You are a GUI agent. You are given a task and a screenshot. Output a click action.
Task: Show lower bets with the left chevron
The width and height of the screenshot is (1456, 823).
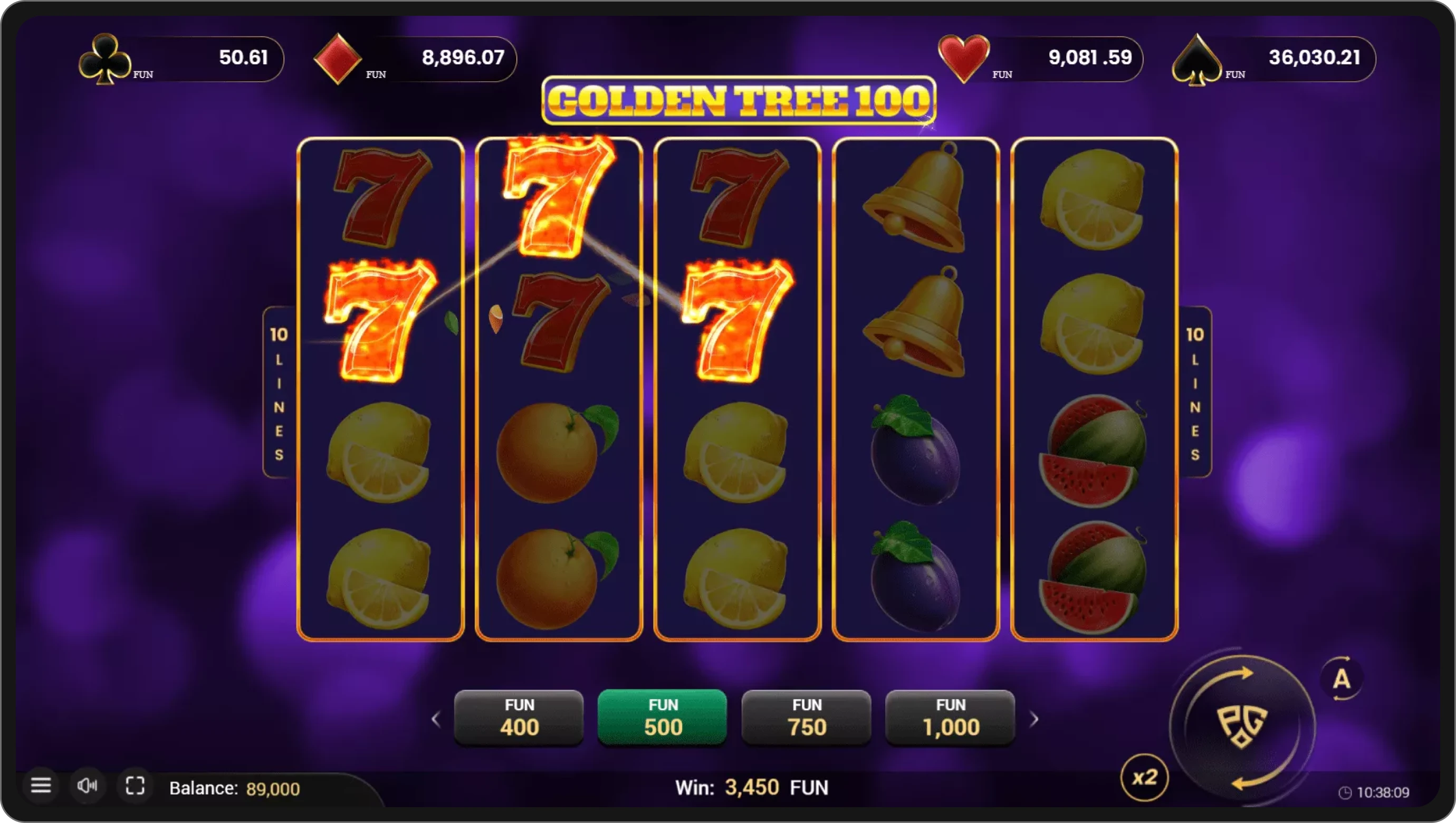(436, 719)
